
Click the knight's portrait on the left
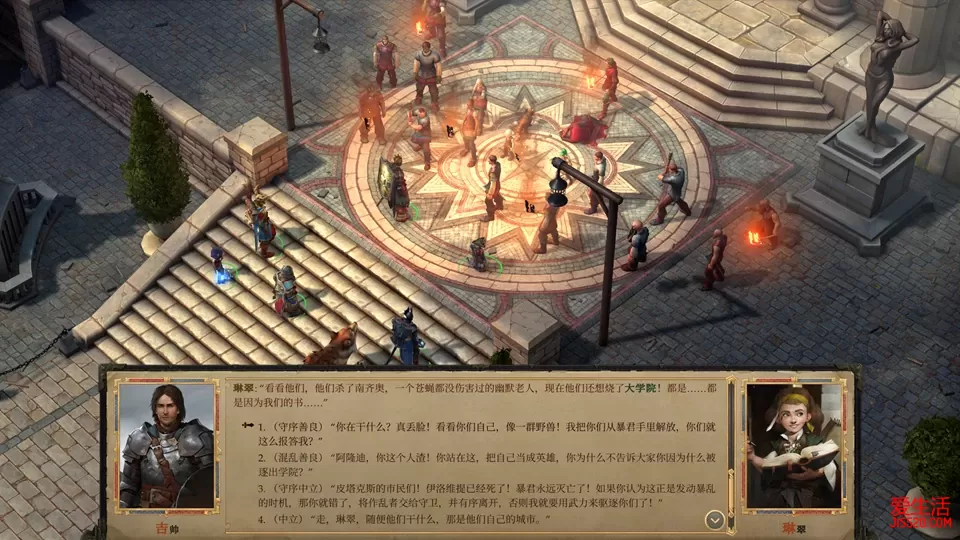166,445
